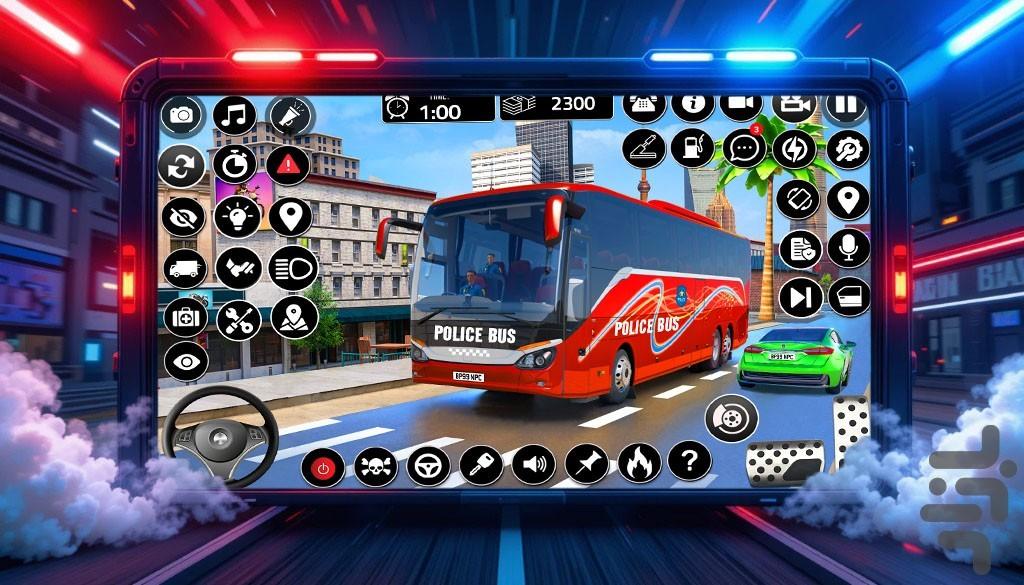
Task: Open the map with pin icon
Action: (294, 318)
